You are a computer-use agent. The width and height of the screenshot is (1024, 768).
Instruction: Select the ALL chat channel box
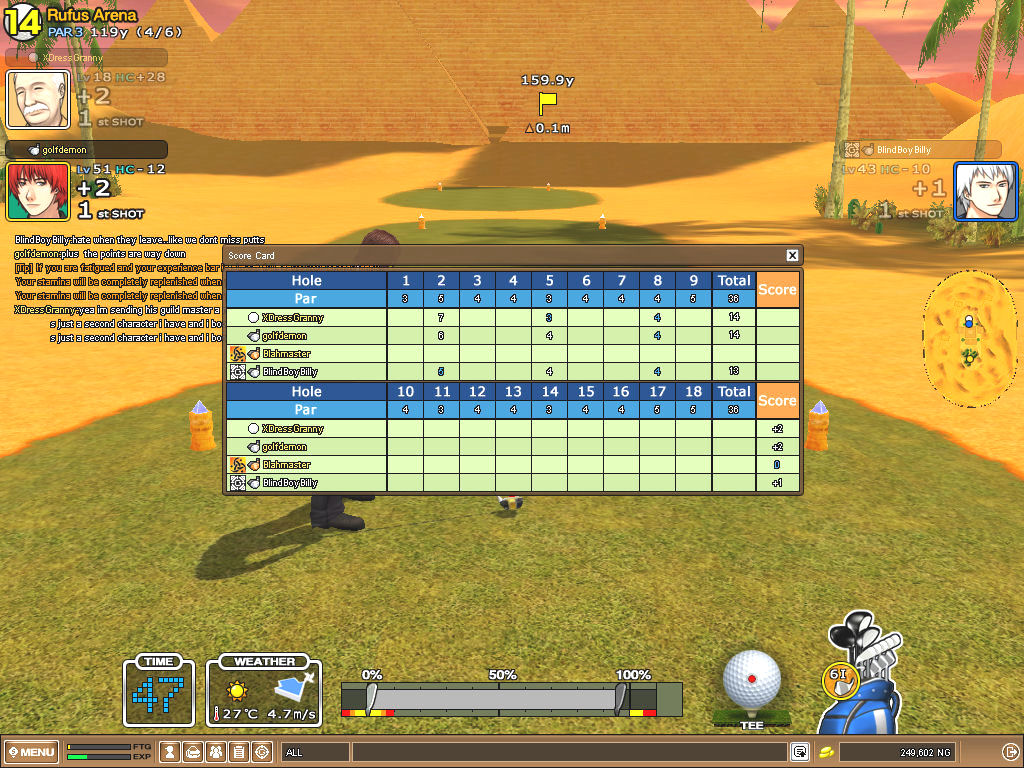pyautogui.click(x=315, y=752)
